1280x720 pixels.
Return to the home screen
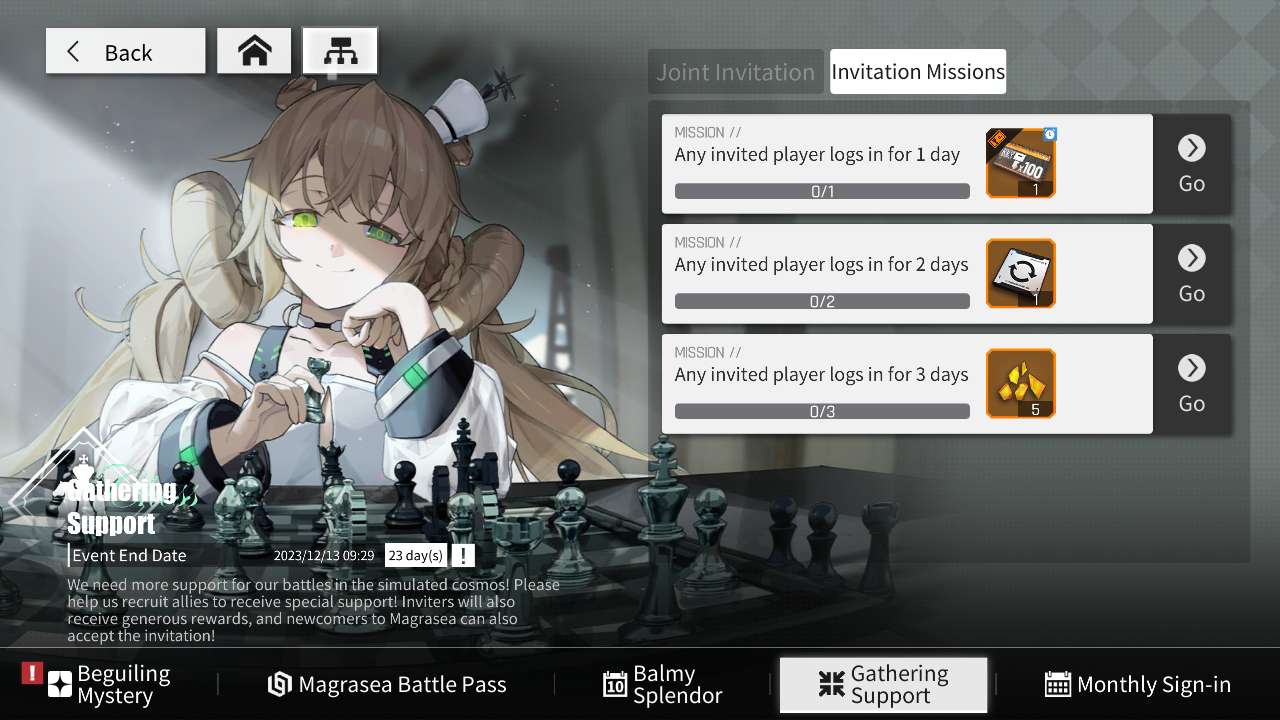(x=254, y=52)
